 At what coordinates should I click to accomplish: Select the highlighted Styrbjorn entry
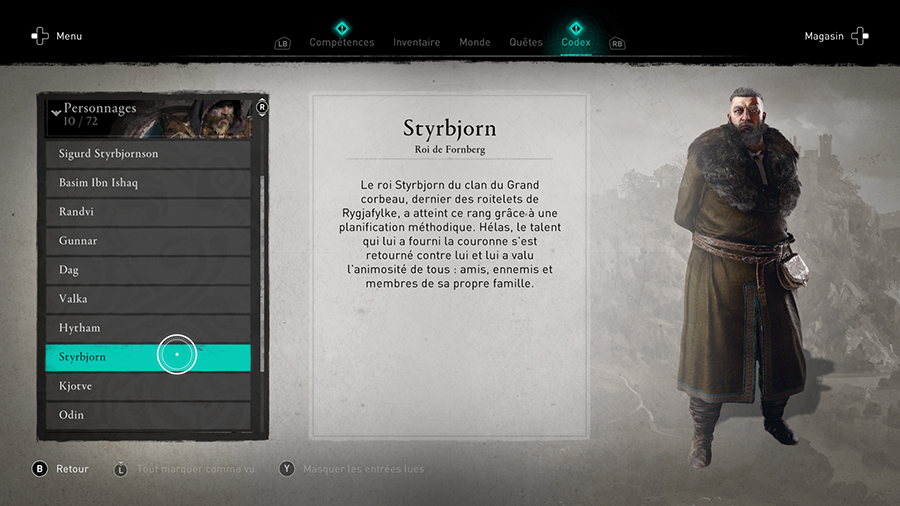click(148, 357)
